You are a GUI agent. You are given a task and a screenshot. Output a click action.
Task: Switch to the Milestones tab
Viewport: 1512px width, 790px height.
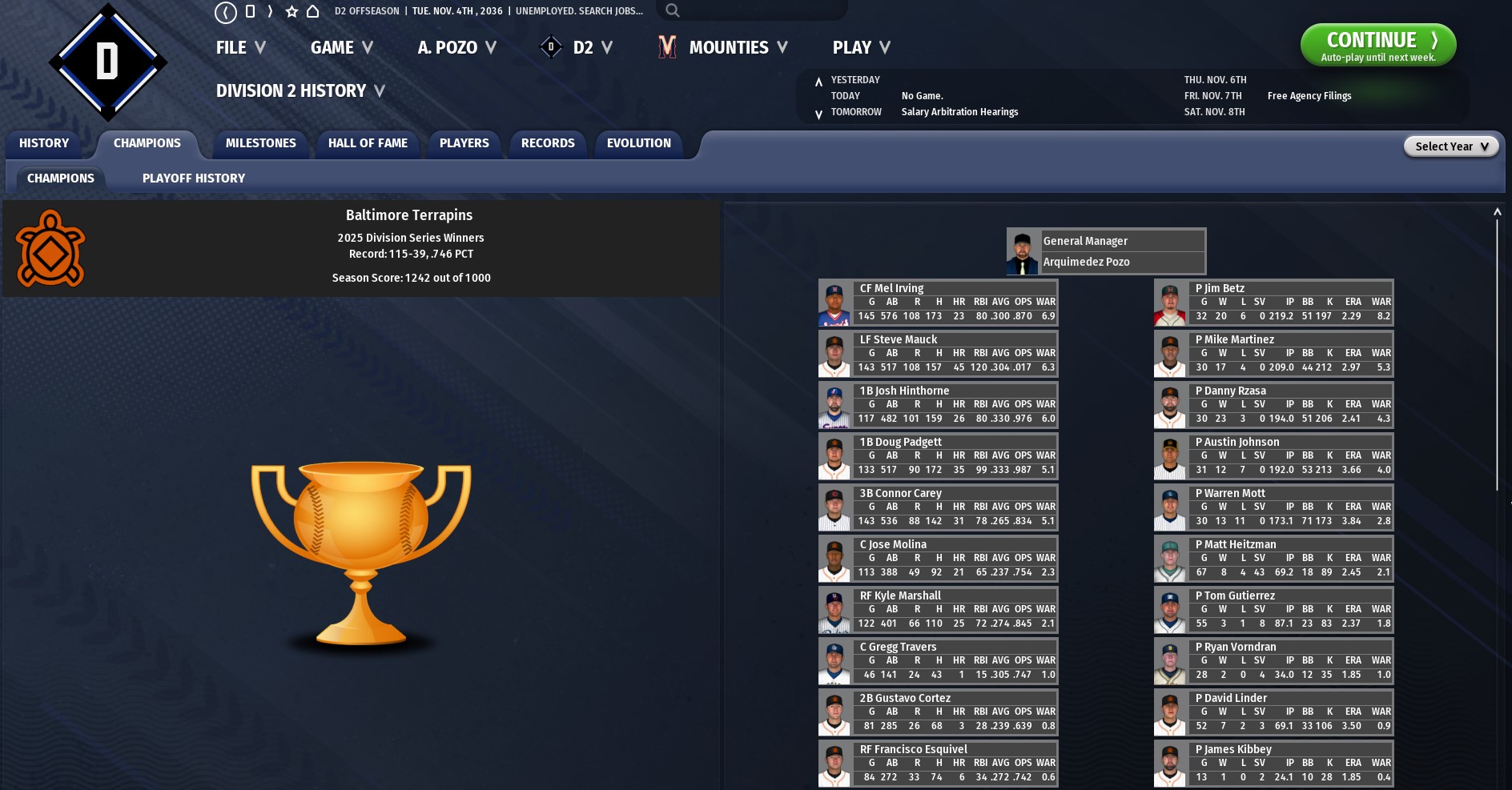pos(261,143)
